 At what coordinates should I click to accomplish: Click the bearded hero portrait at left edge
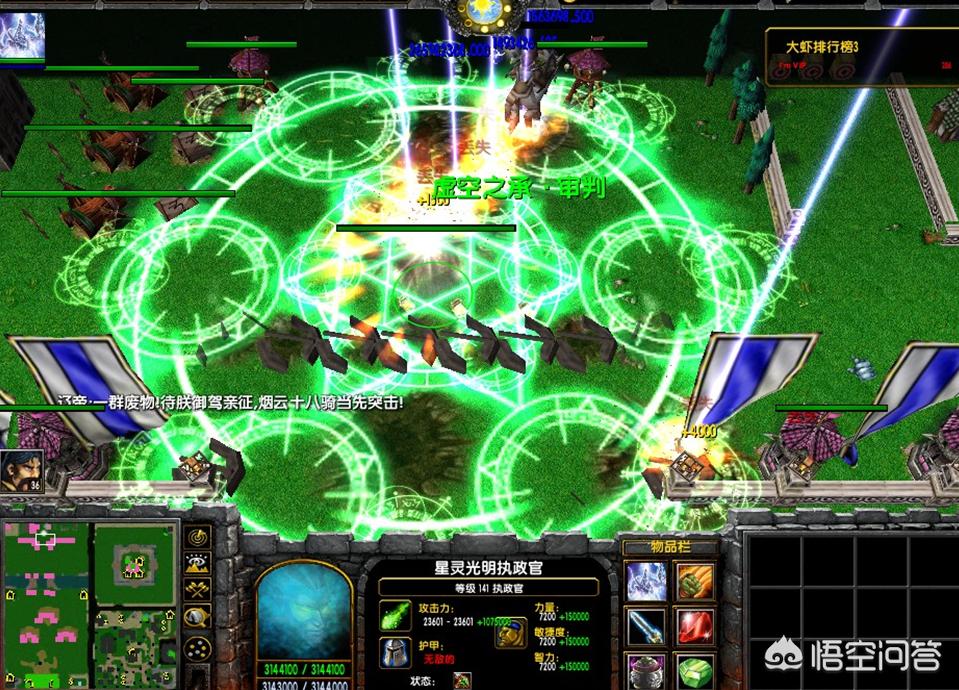[x=20, y=471]
